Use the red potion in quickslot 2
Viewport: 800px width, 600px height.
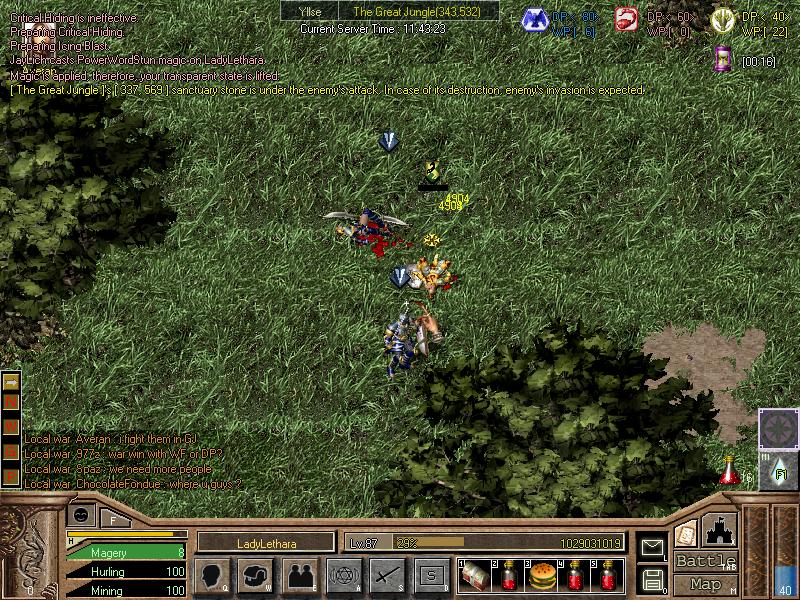coord(508,576)
